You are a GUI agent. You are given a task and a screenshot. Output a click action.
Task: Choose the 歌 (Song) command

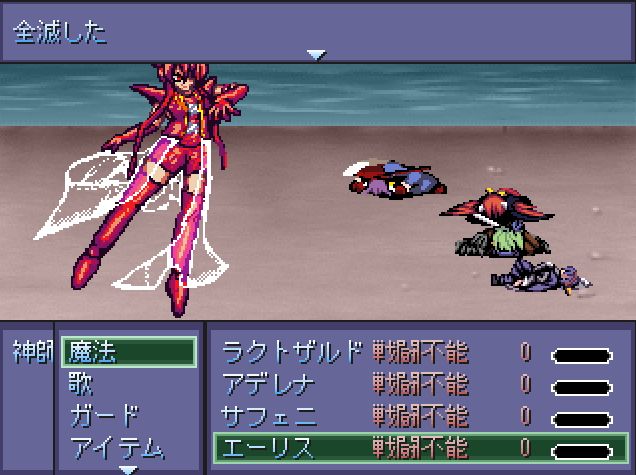click(x=82, y=383)
